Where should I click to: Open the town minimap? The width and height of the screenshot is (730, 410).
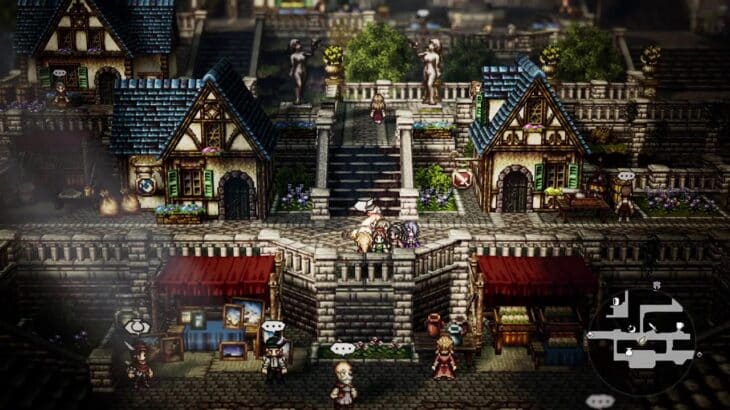(x=640, y=329)
